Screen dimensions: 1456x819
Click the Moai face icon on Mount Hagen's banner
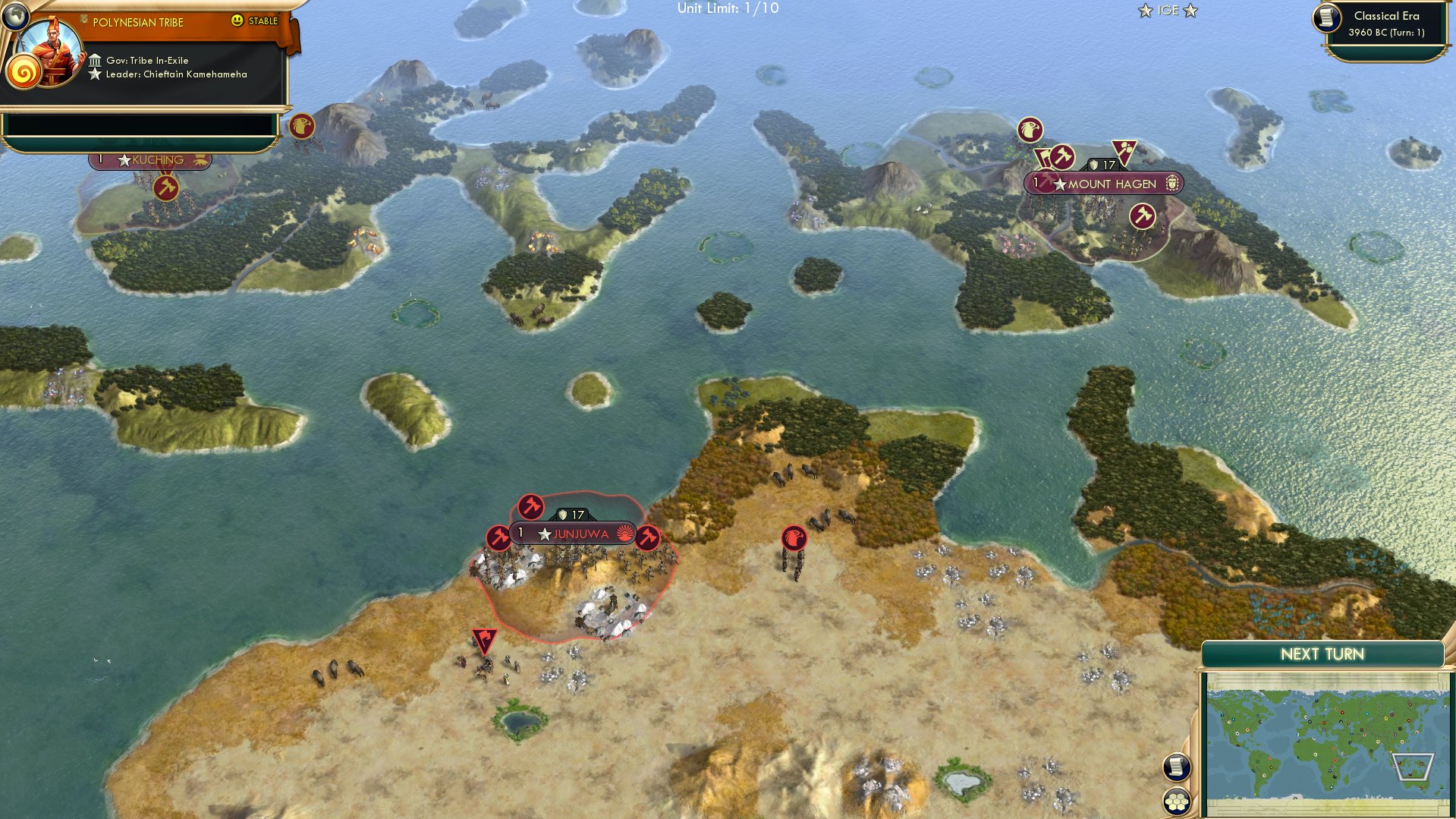tap(1173, 184)
